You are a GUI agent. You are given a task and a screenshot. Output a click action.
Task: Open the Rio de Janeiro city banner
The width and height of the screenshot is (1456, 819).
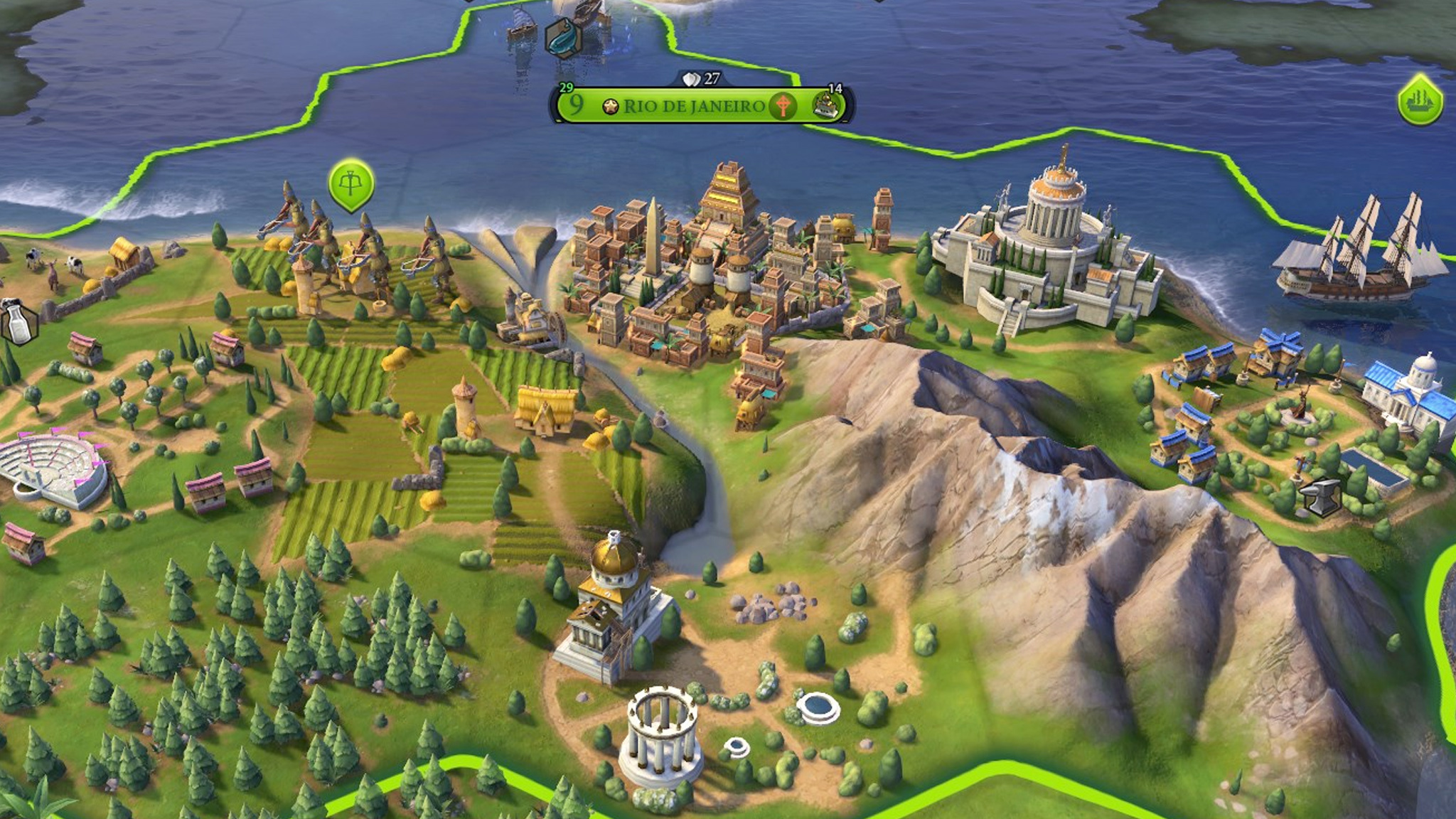pyautogui.click(x=693, y=107)
